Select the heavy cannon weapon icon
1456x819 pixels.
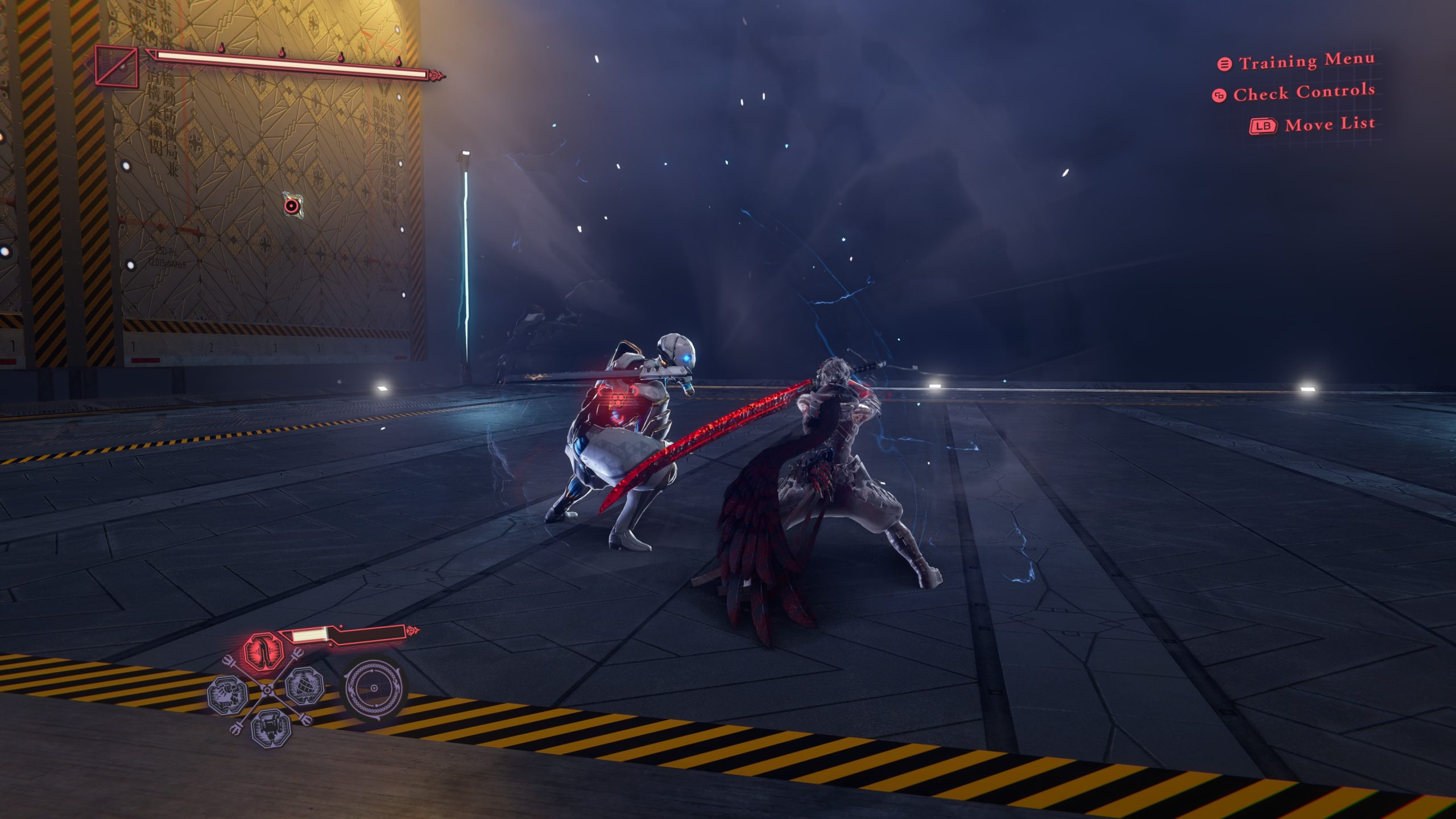click(x=271, y=727)
